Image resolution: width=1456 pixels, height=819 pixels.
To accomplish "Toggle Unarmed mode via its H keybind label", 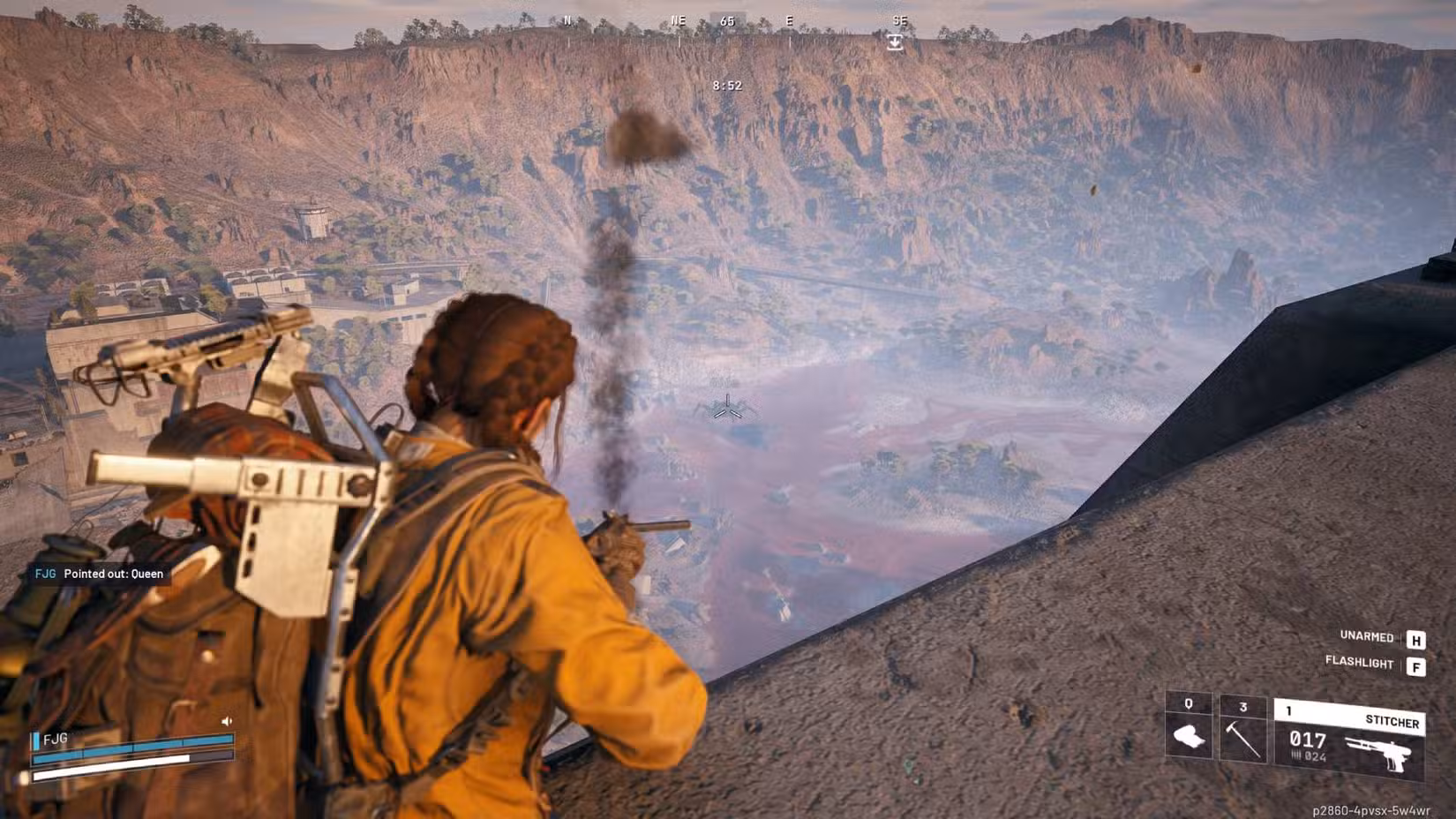I will click(x=1366, y=637).
